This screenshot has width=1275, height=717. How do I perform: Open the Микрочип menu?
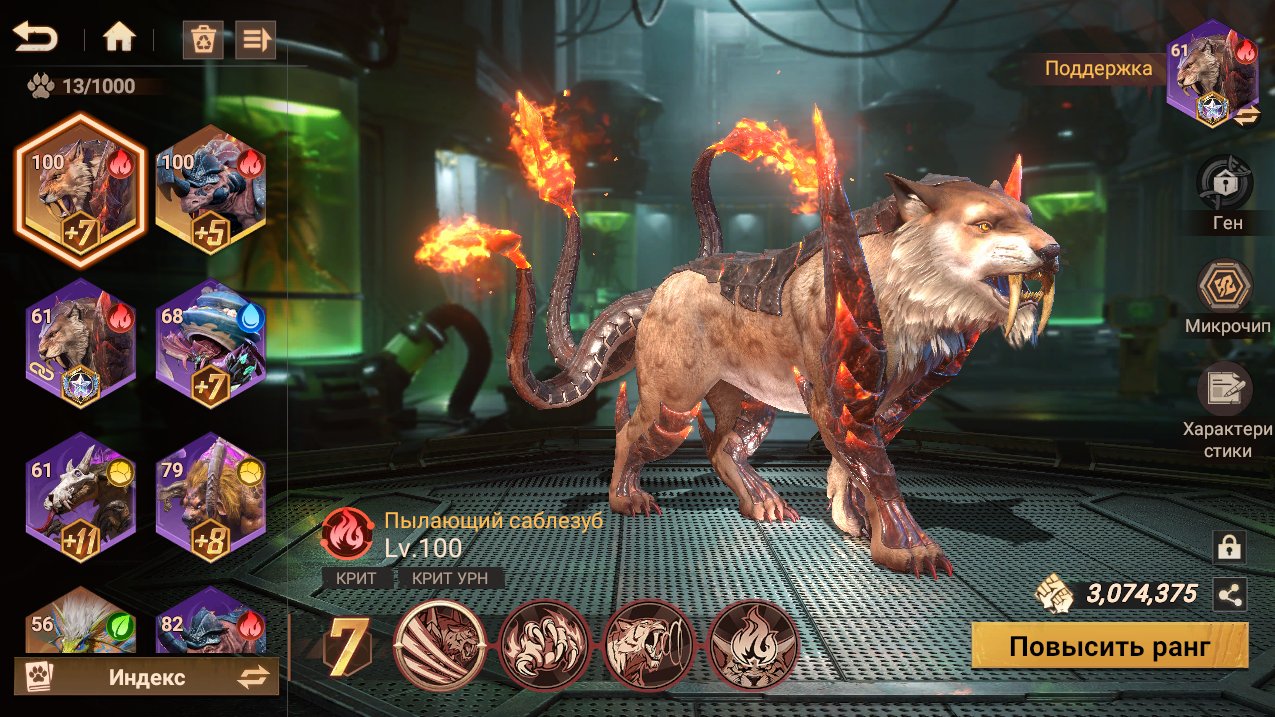(x=1226, y=286)
